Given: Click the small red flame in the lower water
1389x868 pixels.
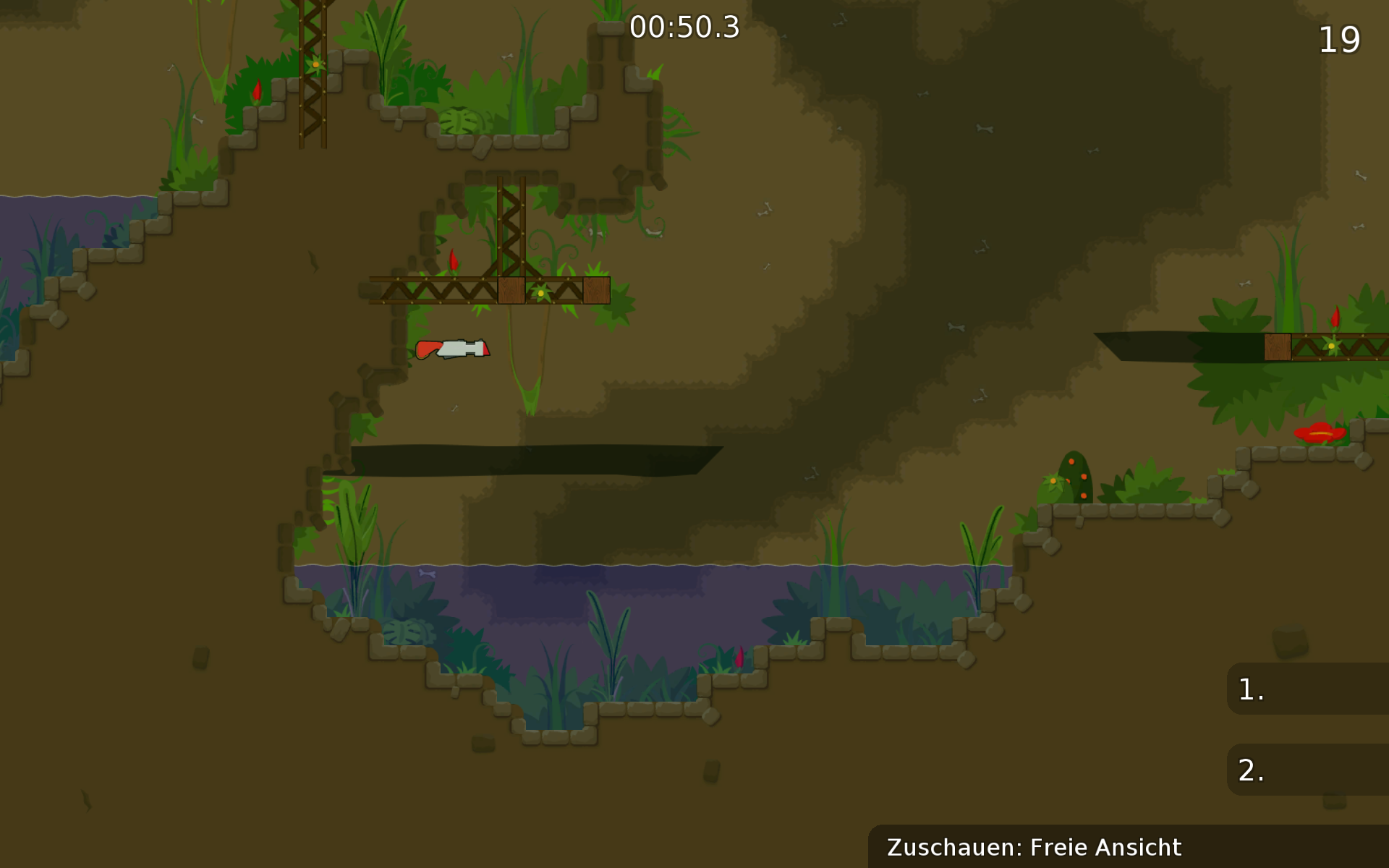Looking at the screenshot, I should coord(740,657).
